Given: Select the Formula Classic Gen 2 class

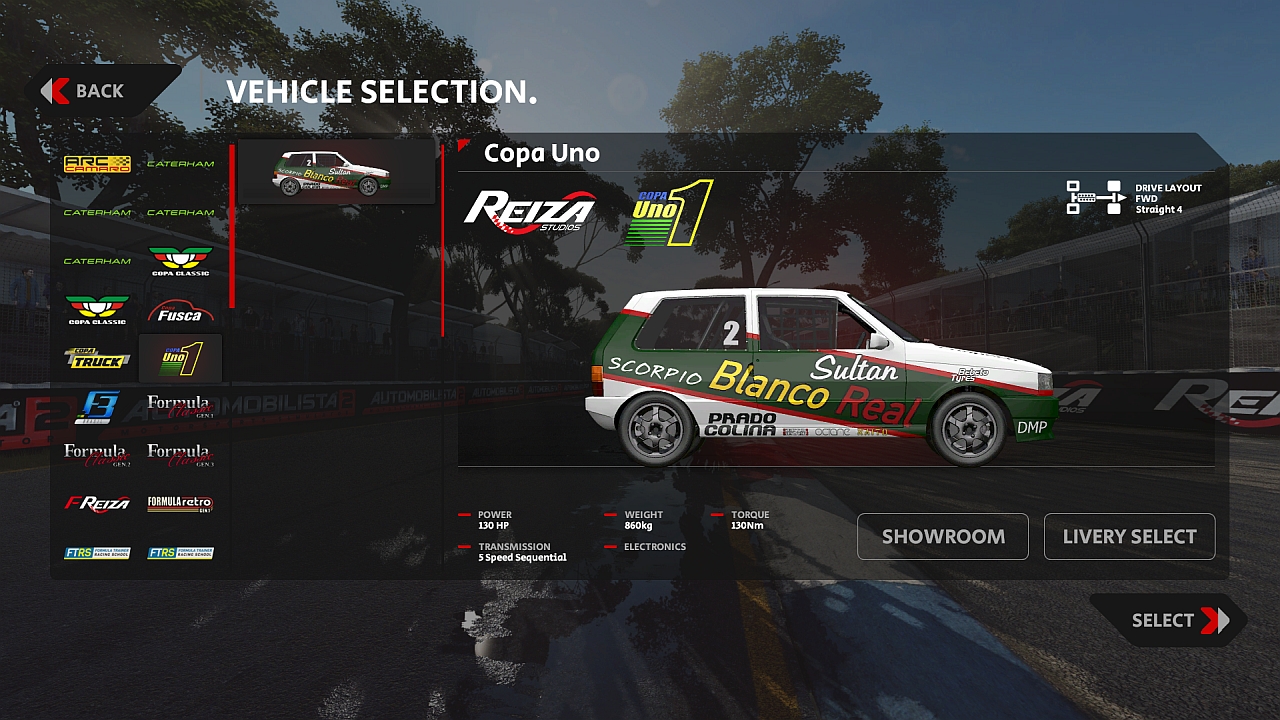Looking at the screenshot, I should 97,455.
